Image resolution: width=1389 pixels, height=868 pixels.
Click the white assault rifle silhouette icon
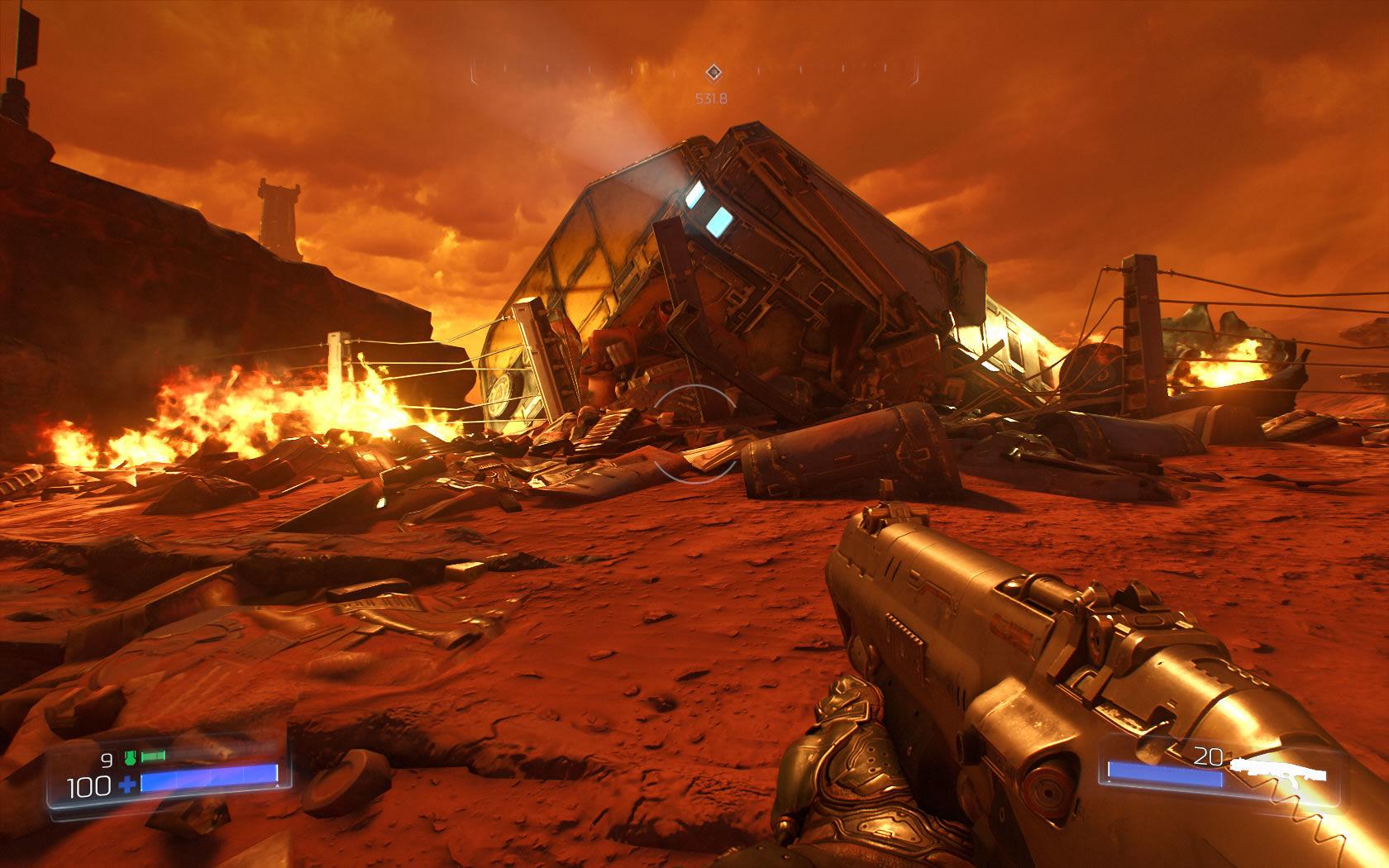pos(1277,769)
